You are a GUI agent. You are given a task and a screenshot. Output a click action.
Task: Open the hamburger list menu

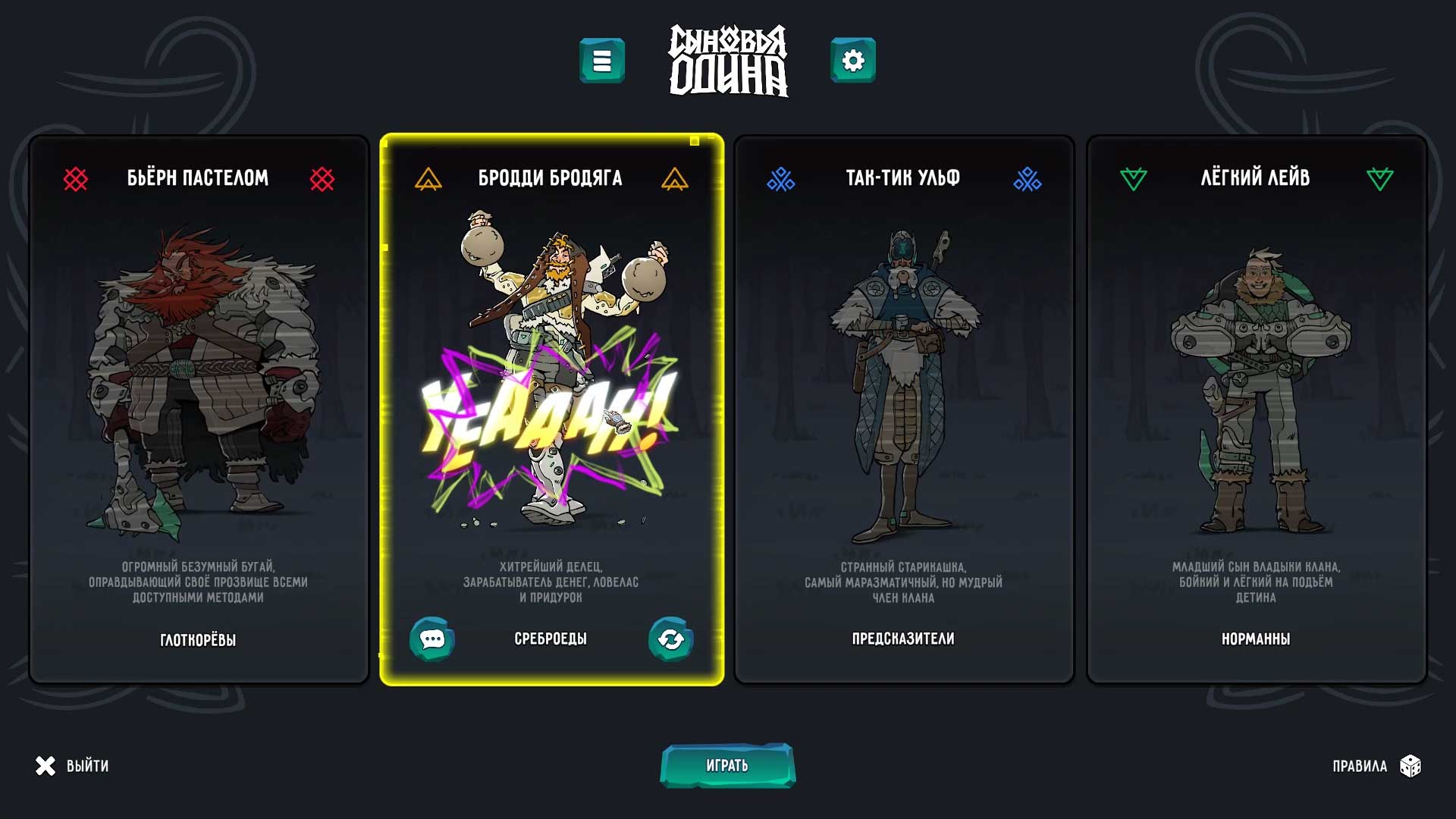pos(602,61)
